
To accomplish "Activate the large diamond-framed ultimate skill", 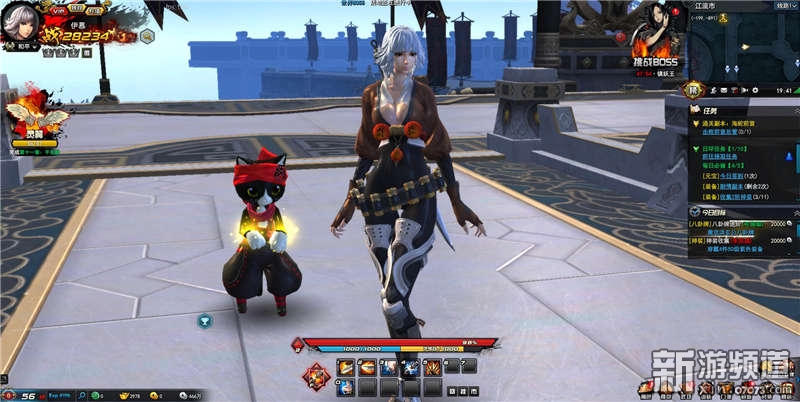I will pos(317,377).
